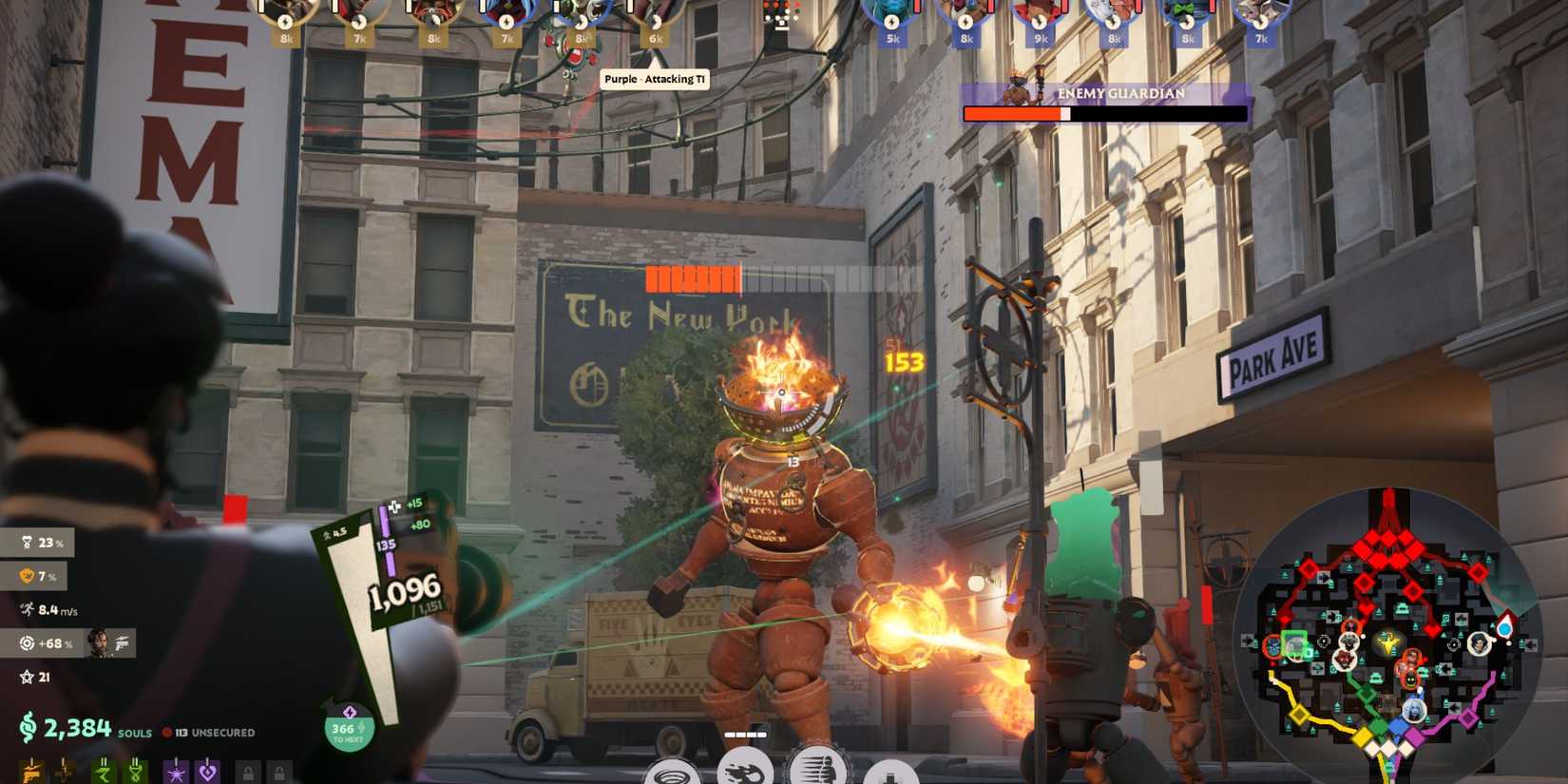Click the purple spirit star item icon
Viewport: 1568px width, 784px height.
tap(176, 773)
